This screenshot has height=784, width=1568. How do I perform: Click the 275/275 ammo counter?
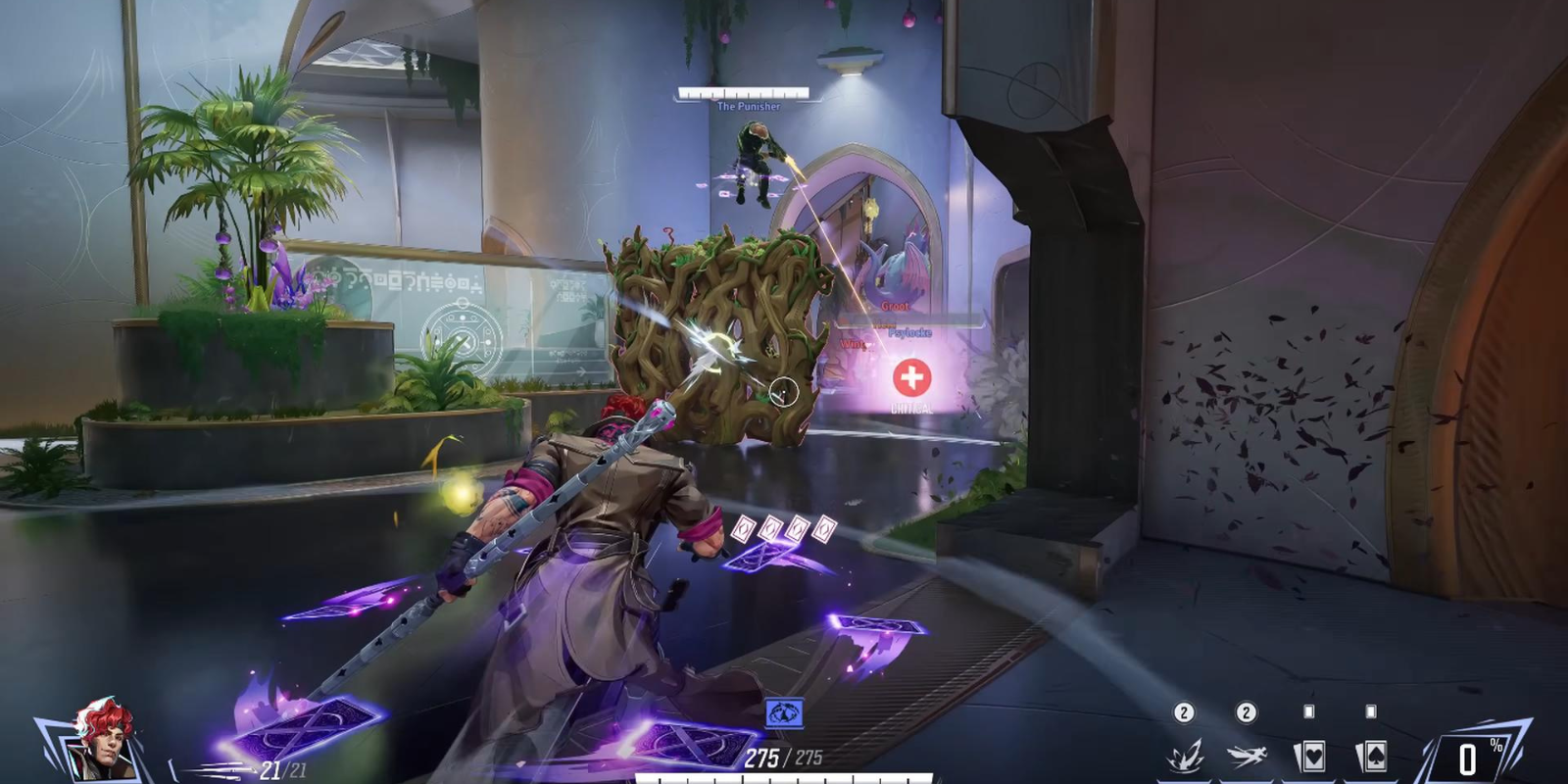coord(784,757)
